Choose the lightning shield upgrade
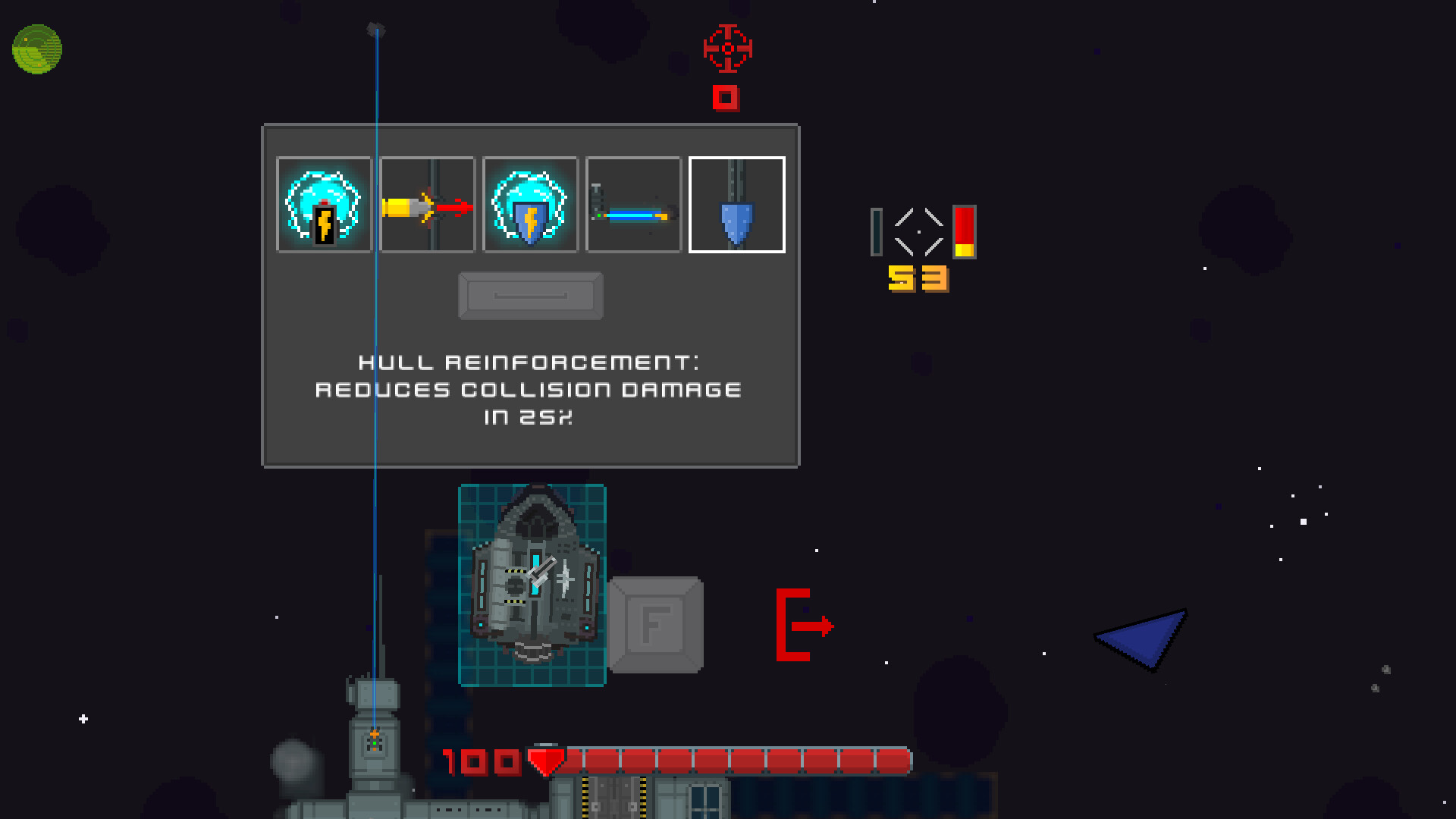 [530, 204]
